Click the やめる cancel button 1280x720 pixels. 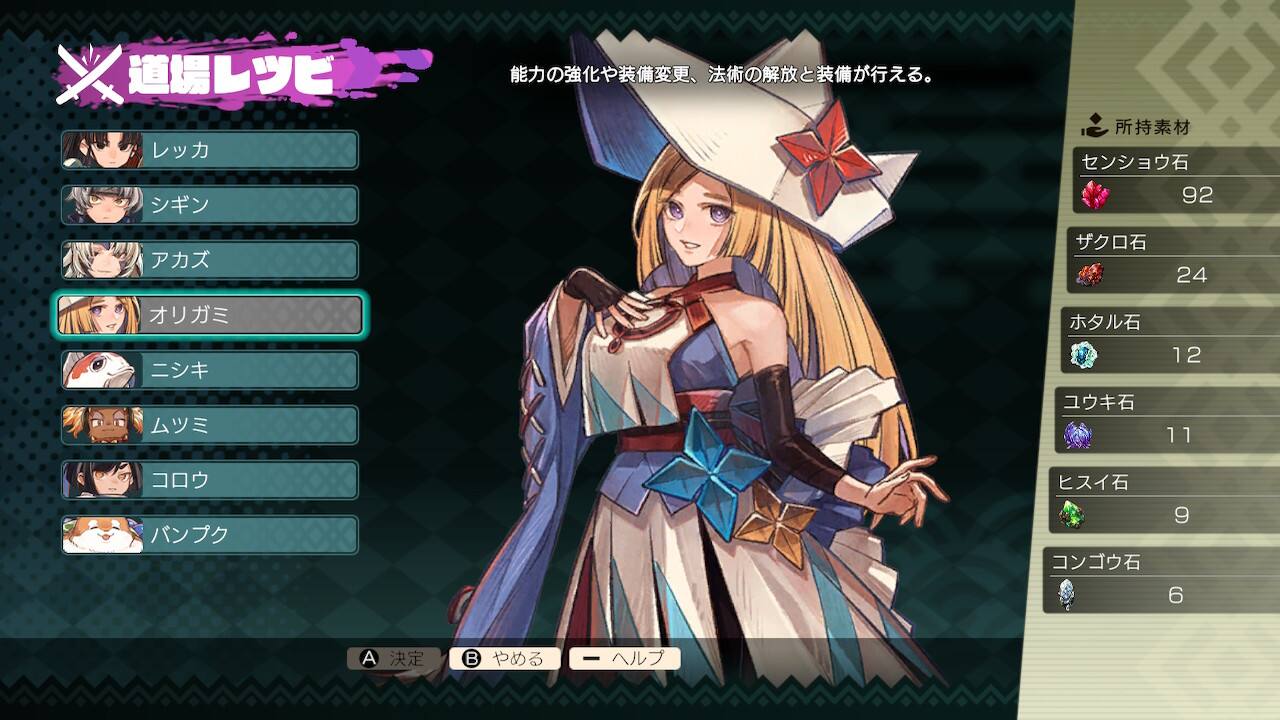click(505, 658)
